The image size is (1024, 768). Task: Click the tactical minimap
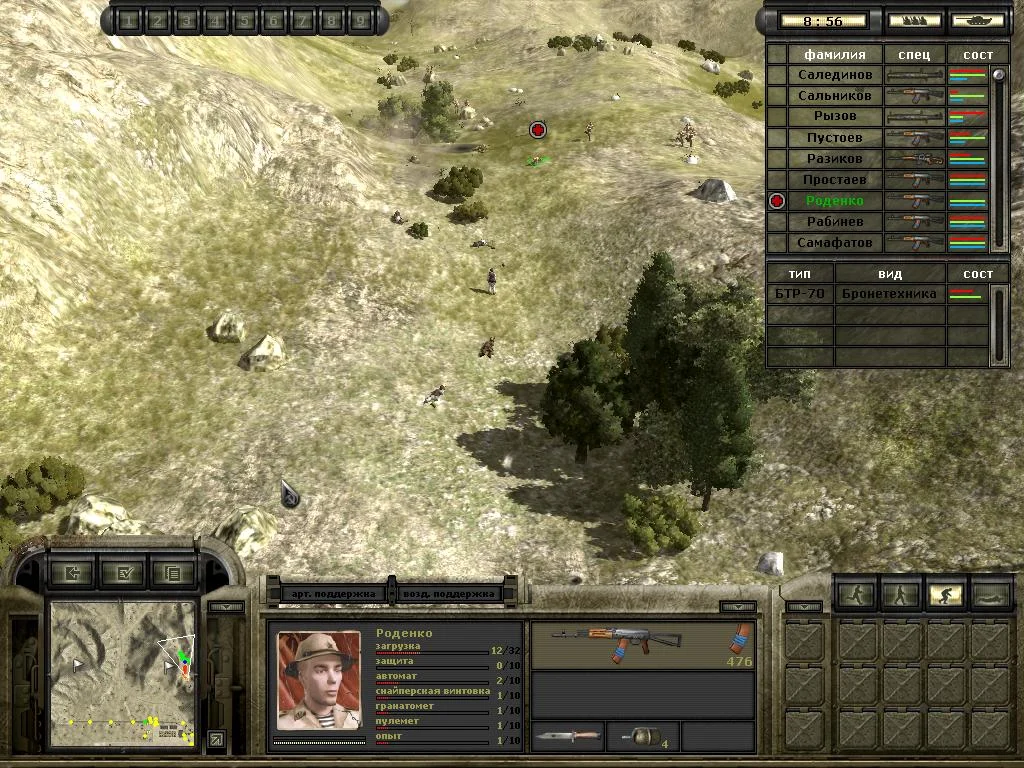pyautogui.click(x=122, y=673)
